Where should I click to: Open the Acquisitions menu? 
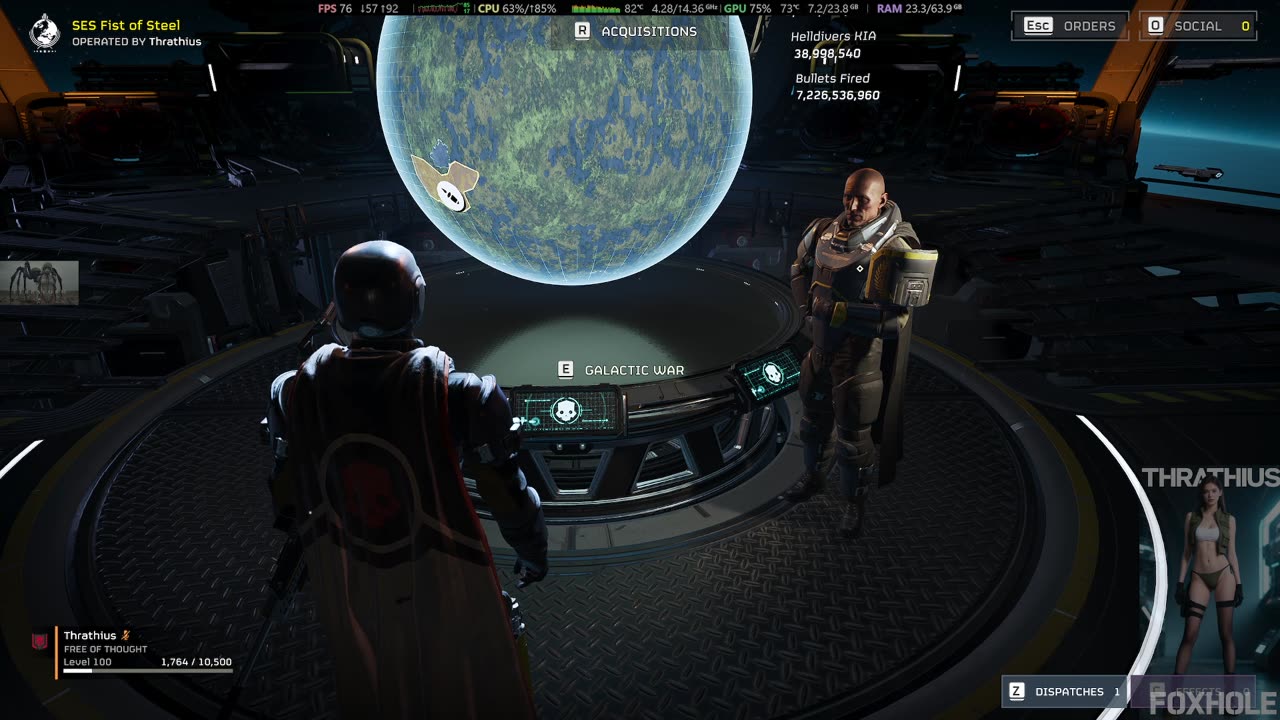click(x=636, y=31)
